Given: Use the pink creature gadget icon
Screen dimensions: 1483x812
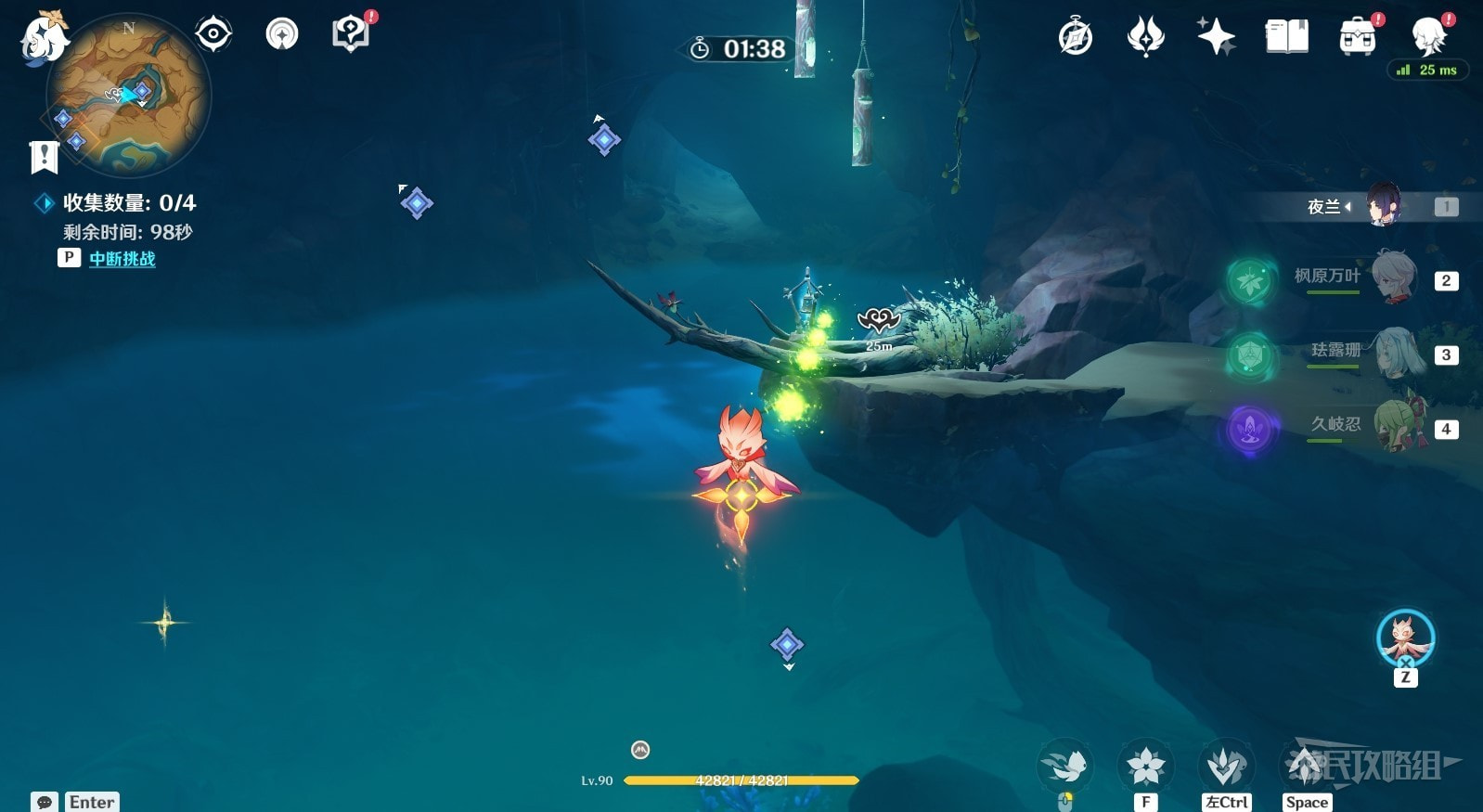Looking at the screenshot, I should [1405, 639].
